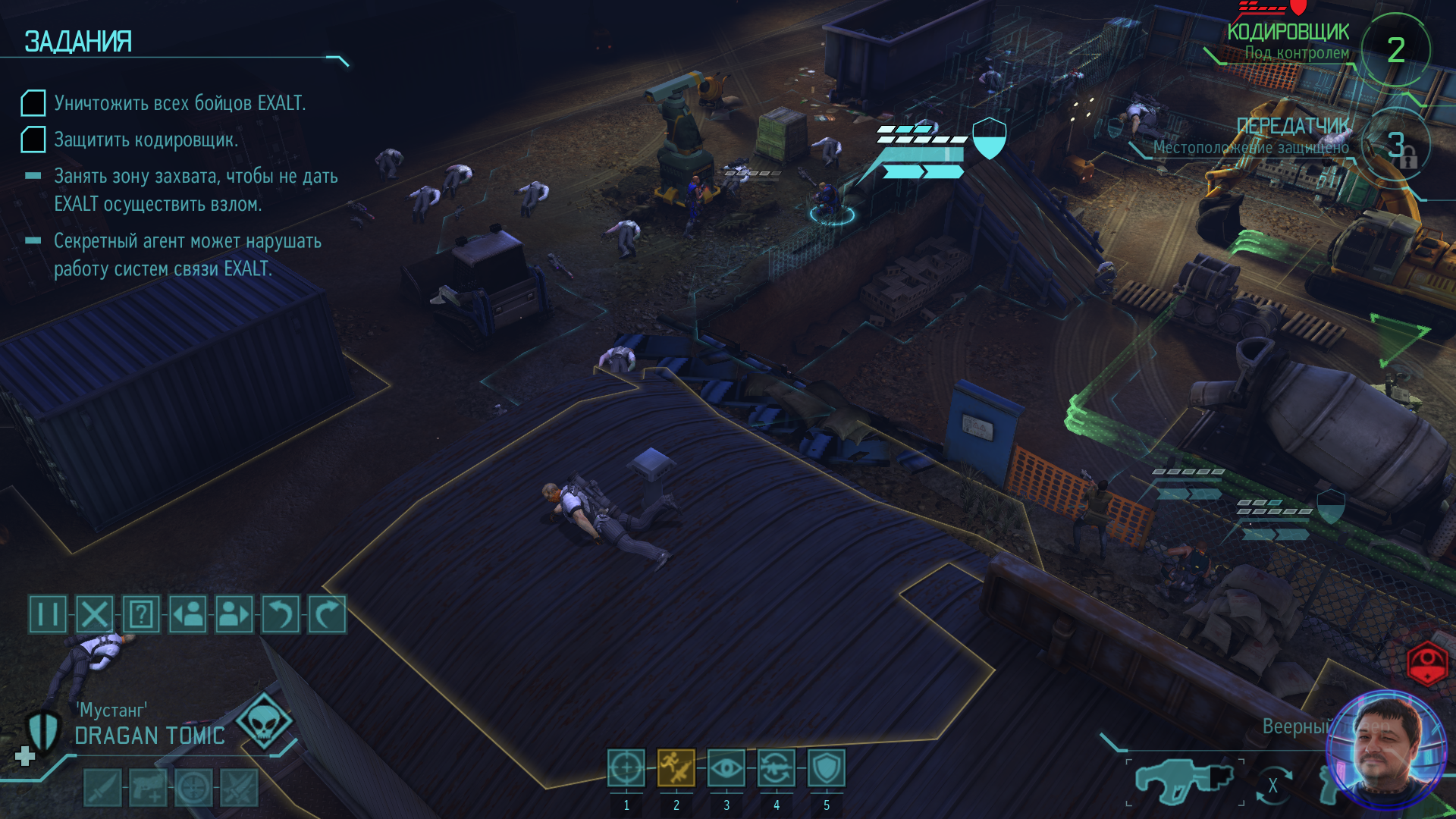Rotate the camera with the left curved arrow
1456x819 pixels.
click(281, 614)
